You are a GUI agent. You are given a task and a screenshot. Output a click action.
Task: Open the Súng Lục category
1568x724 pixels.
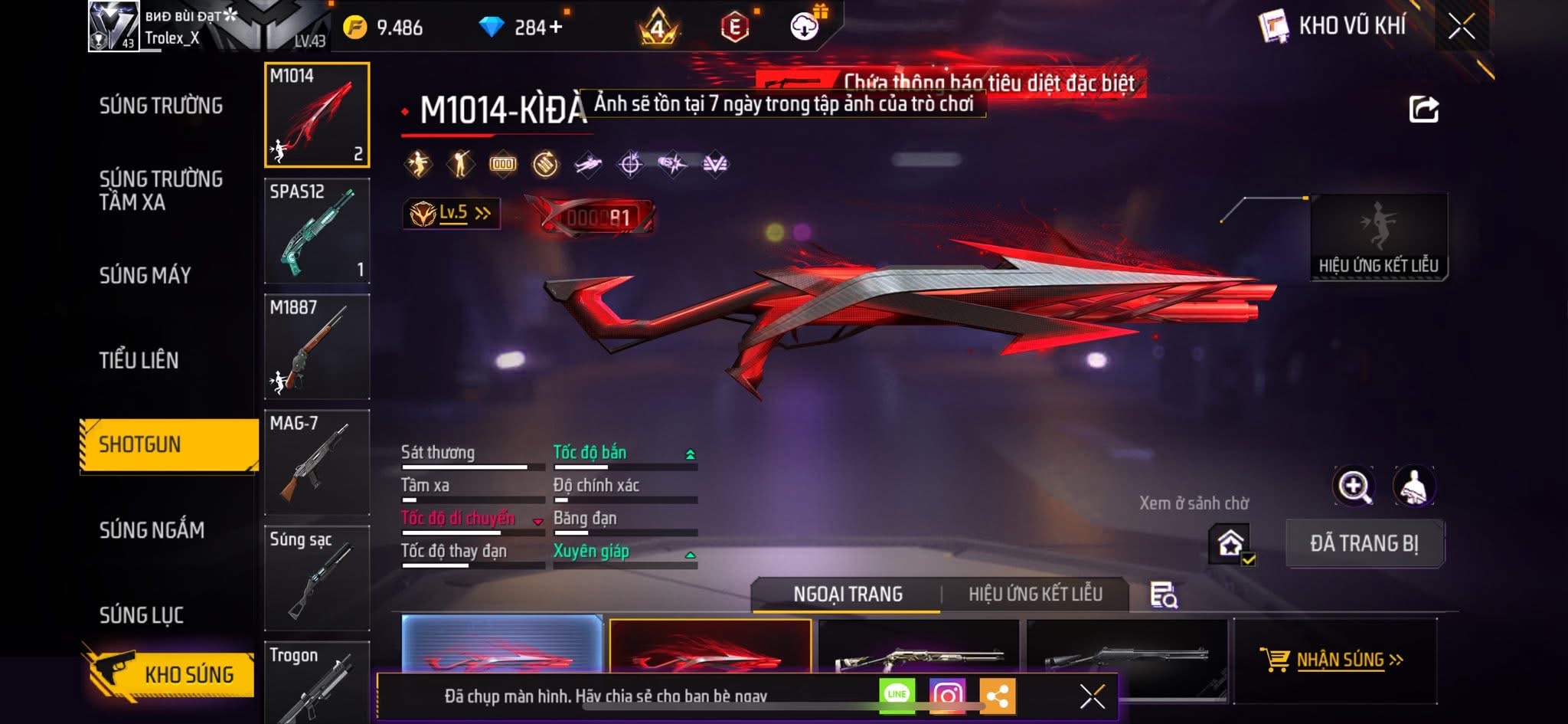click(x=142, y=614)
